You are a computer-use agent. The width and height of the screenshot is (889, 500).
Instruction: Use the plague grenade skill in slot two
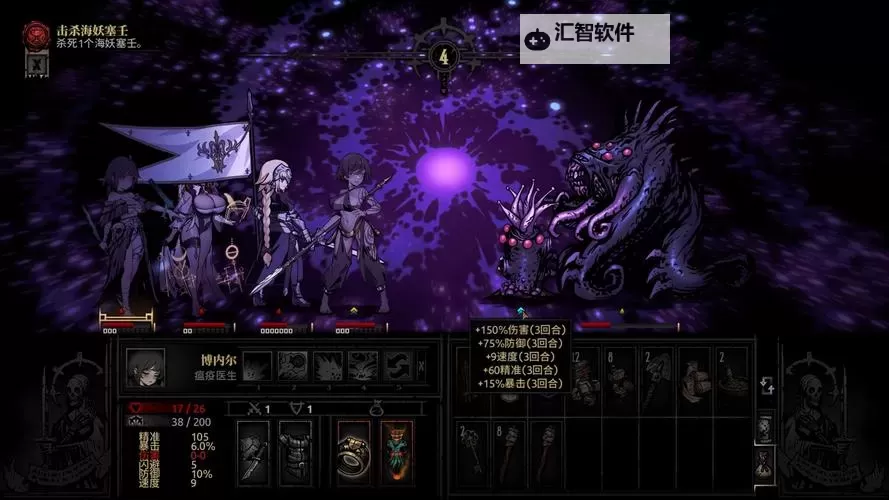tap(293, 366)
